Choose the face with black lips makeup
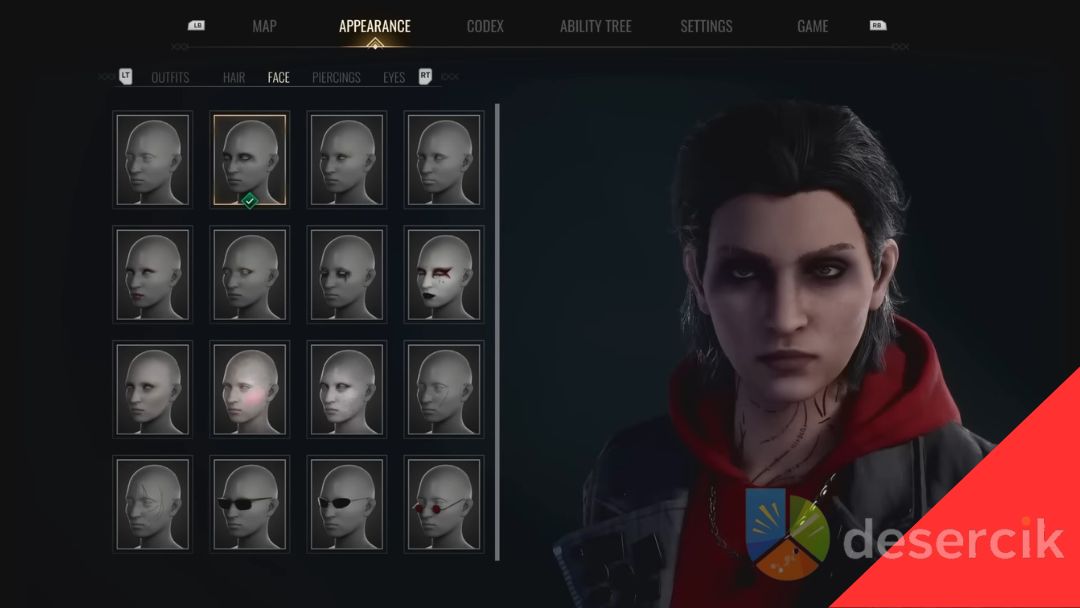This screenshot has width=1080, height=608. [x=443, y=275]
